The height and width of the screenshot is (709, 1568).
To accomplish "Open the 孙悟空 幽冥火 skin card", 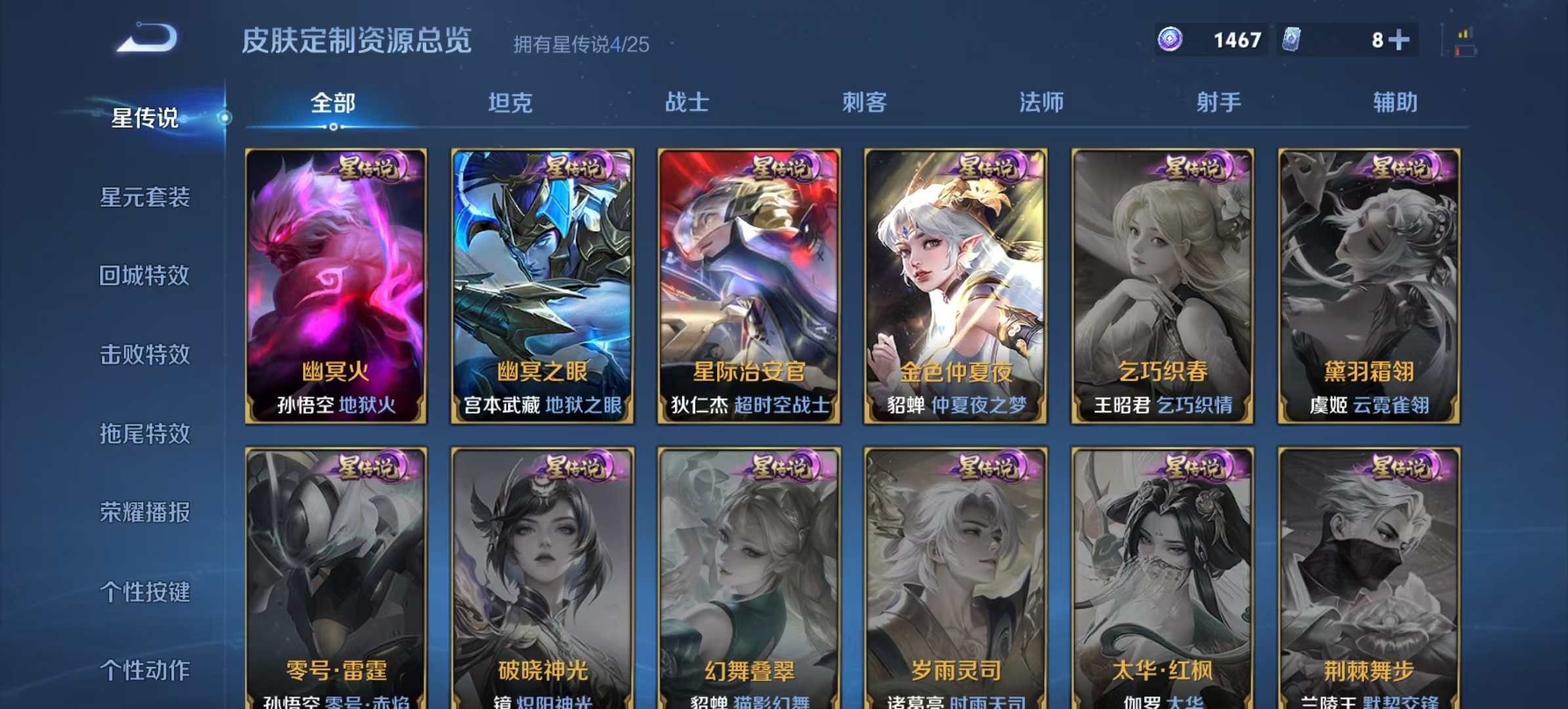I will pyautogui.click(x=335, y=282).
